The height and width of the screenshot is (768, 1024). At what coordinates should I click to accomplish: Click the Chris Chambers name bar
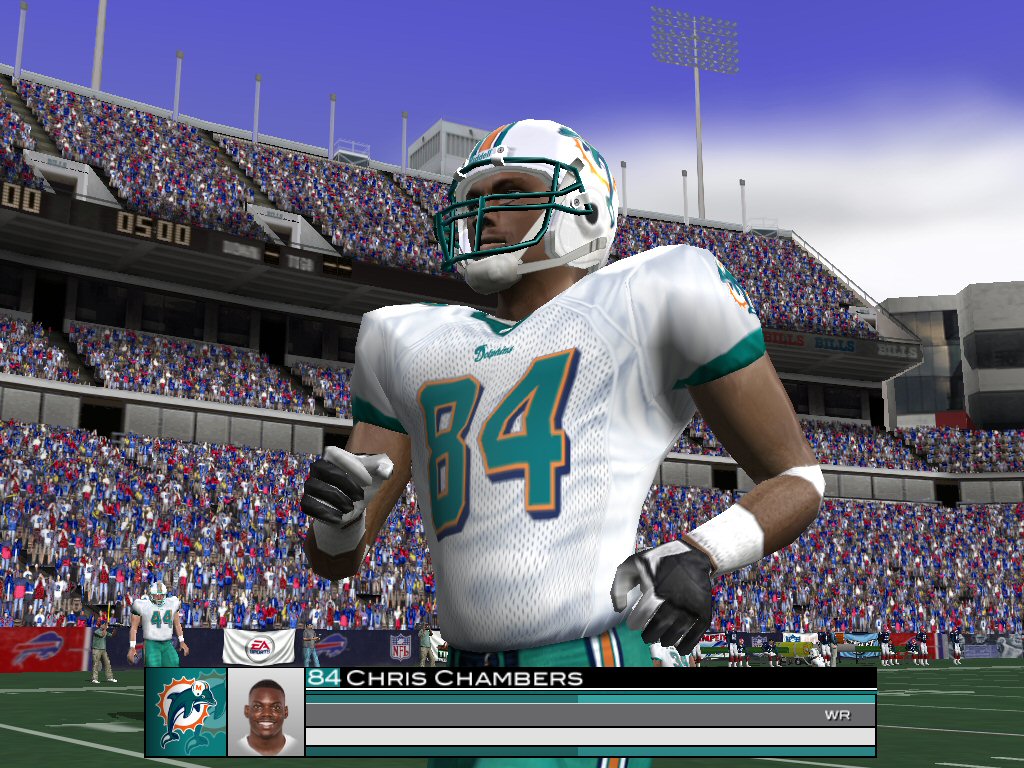point(590,678)
